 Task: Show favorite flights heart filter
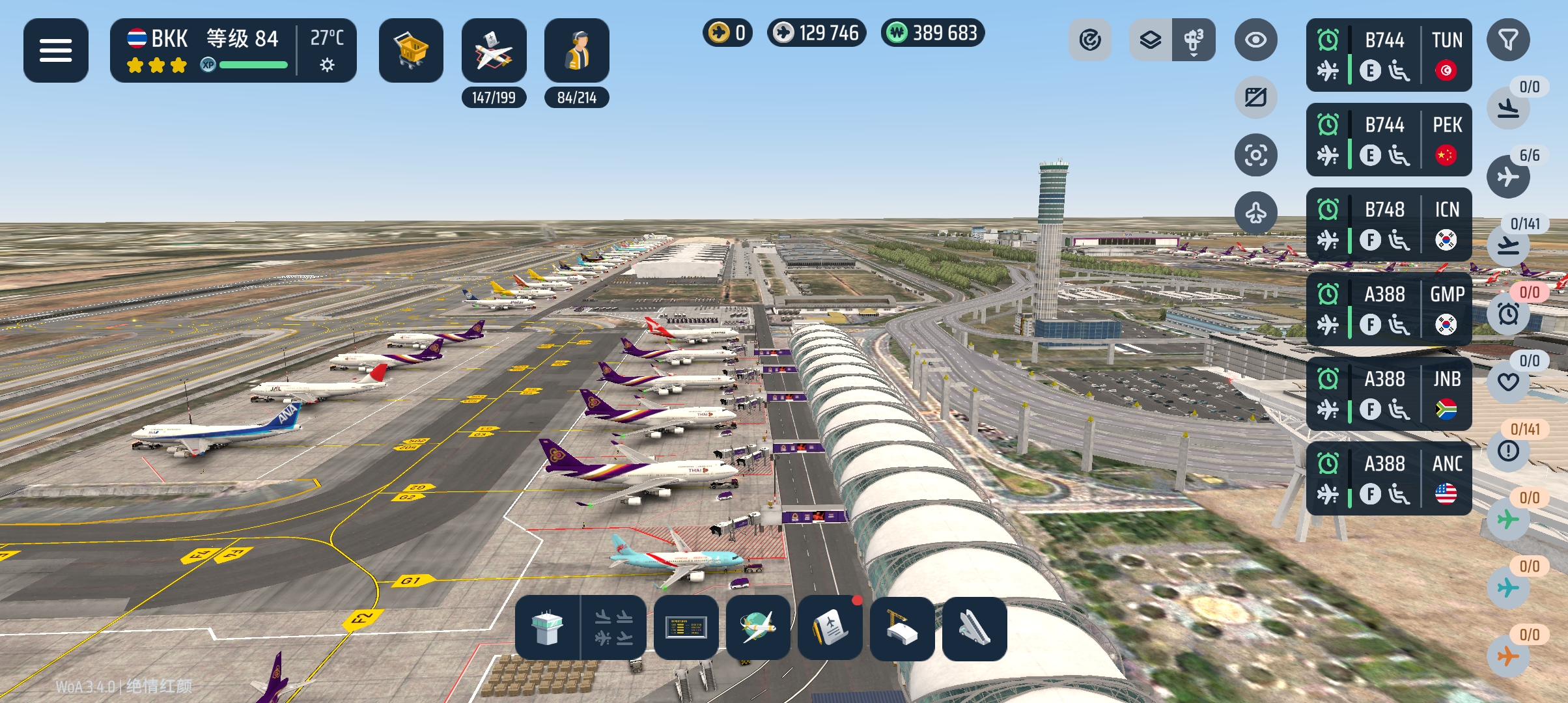pyautogui.click(x=1508, y=381)
